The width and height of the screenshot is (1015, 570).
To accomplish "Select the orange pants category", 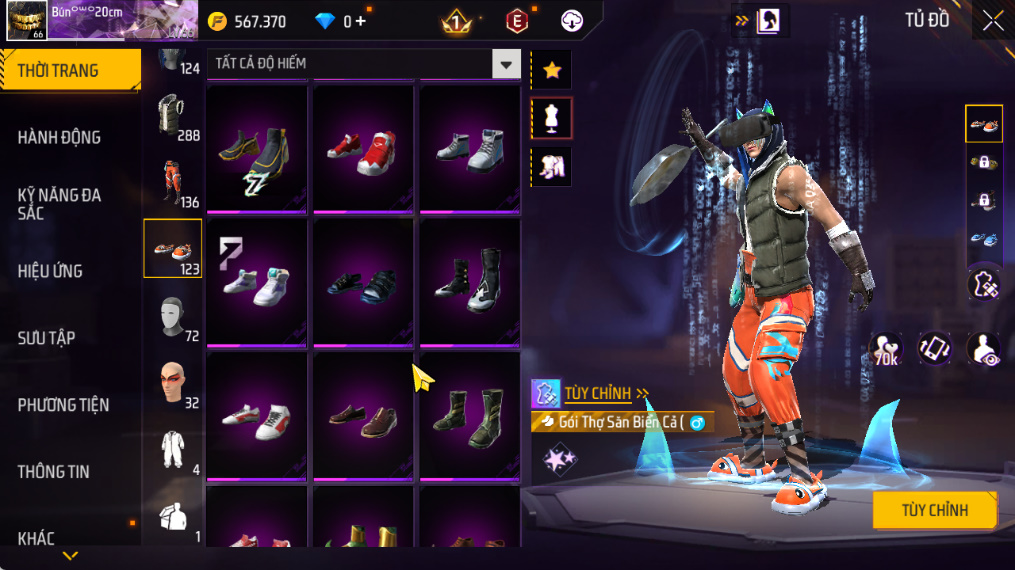I will (x=171, y=182).
